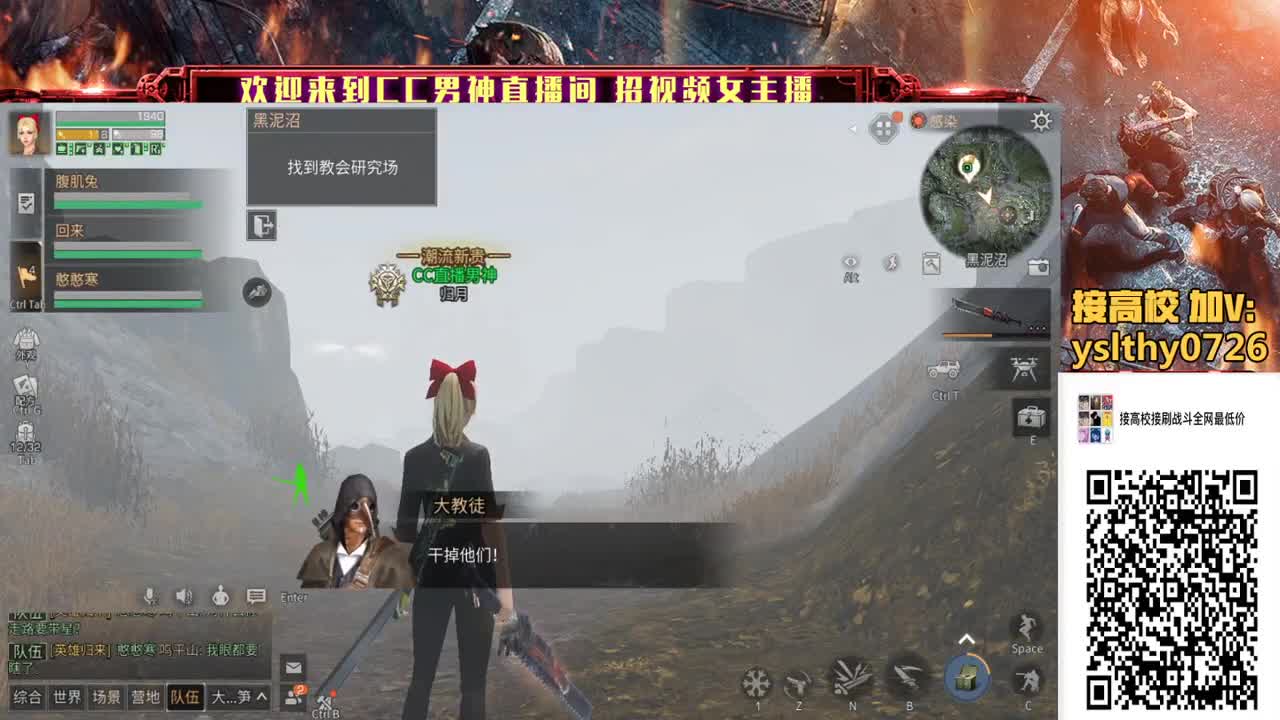Viewport: 1280px width, 720px height.
Task: Toggle the speaker audio icon
Action: click(x=182, y=597)
